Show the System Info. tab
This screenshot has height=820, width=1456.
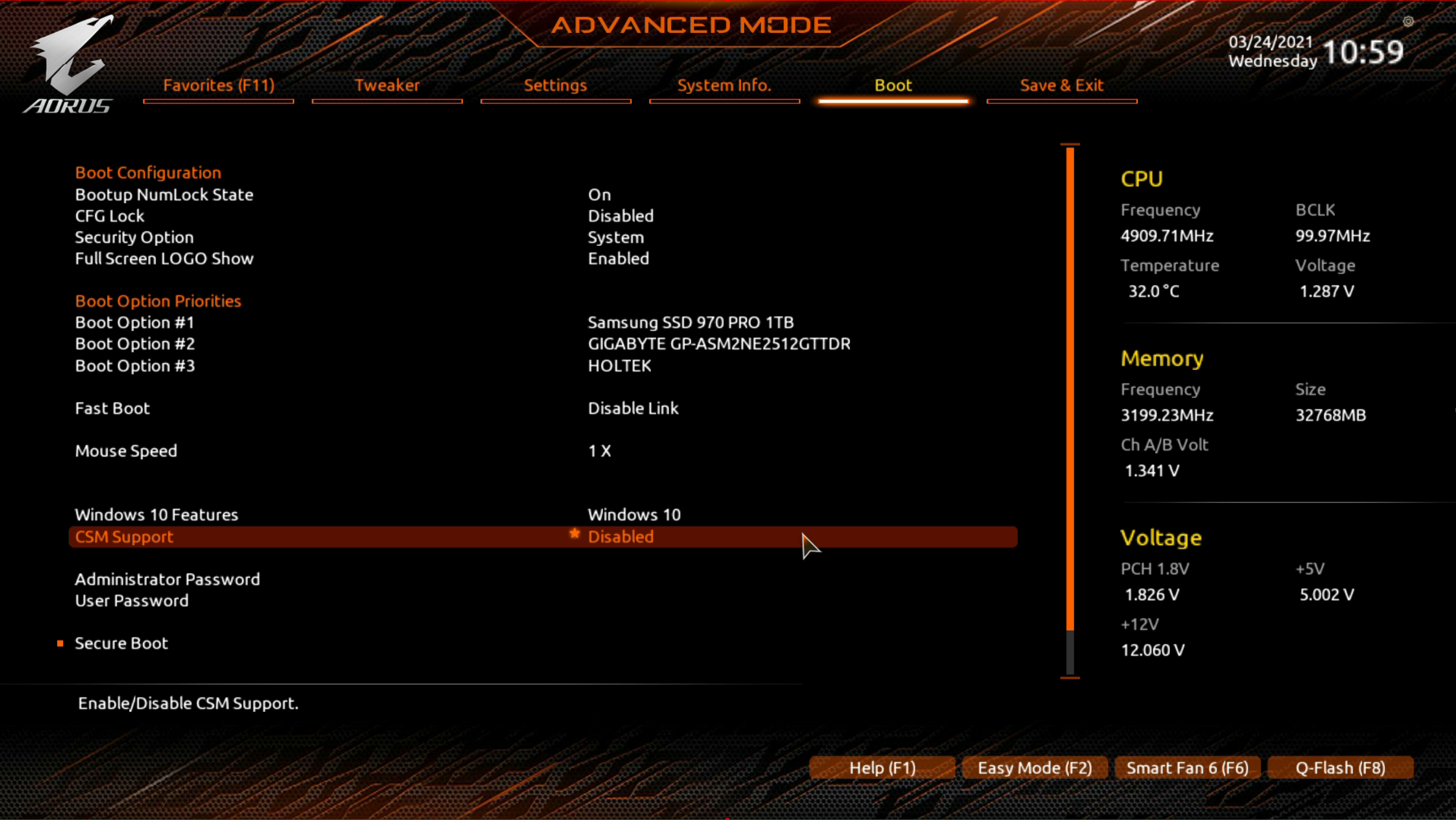click(x=724, y=86)
